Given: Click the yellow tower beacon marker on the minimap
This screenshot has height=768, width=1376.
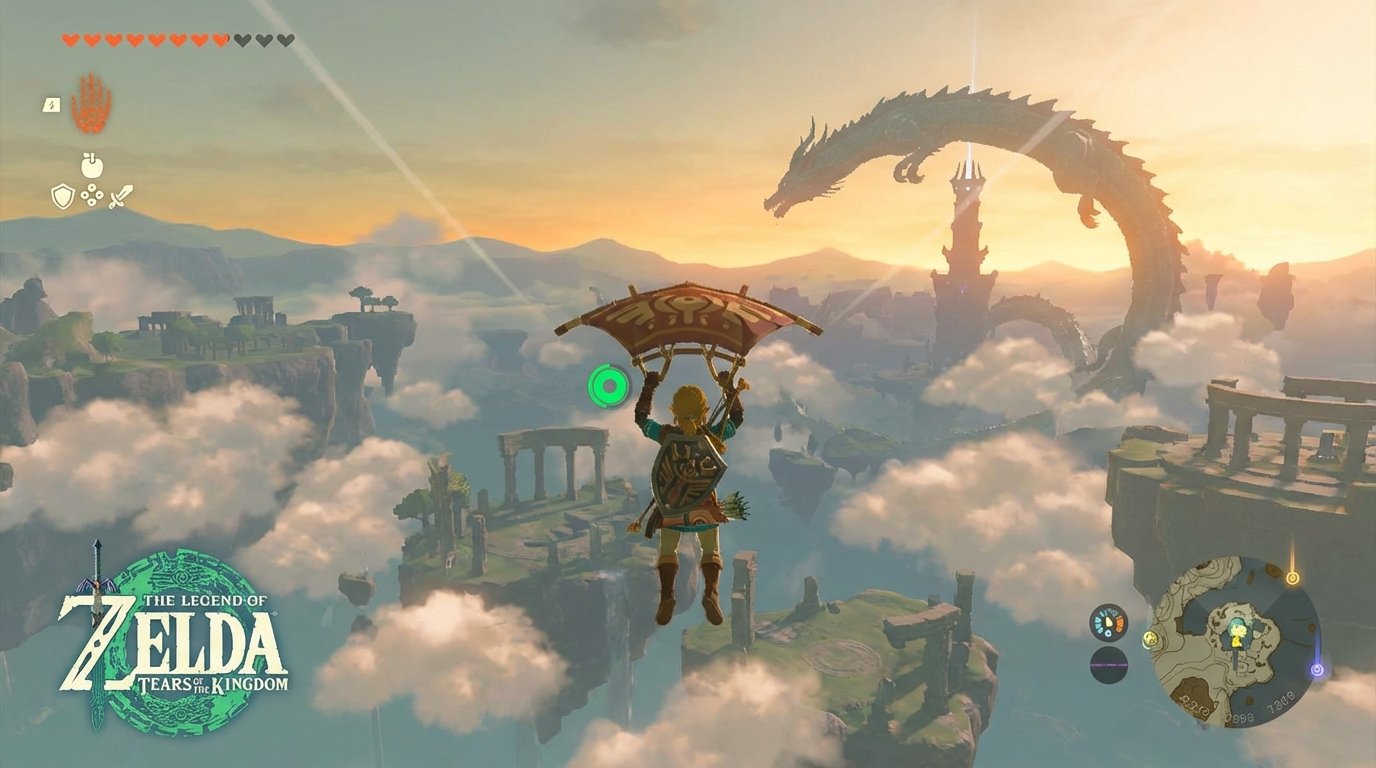Looking at the screenshot, I should click(1292, 576).
